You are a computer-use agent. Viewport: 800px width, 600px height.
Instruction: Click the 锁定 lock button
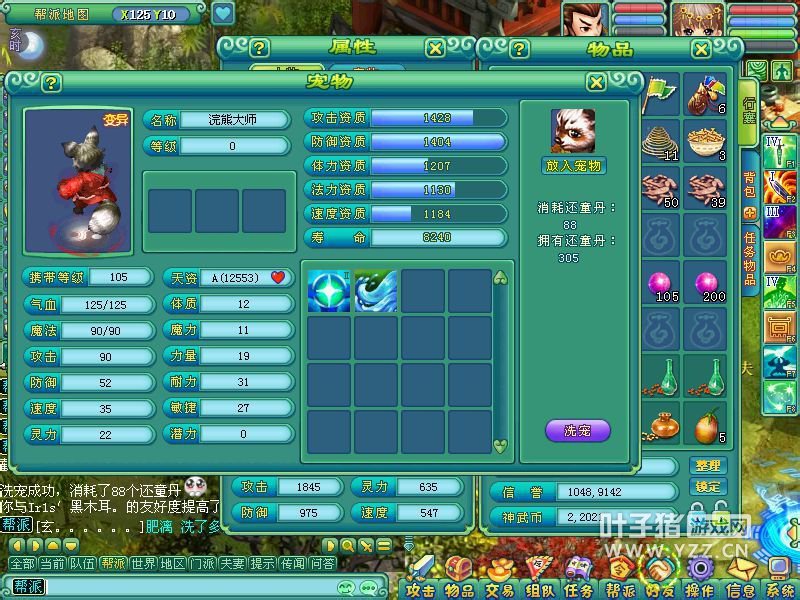707,487
